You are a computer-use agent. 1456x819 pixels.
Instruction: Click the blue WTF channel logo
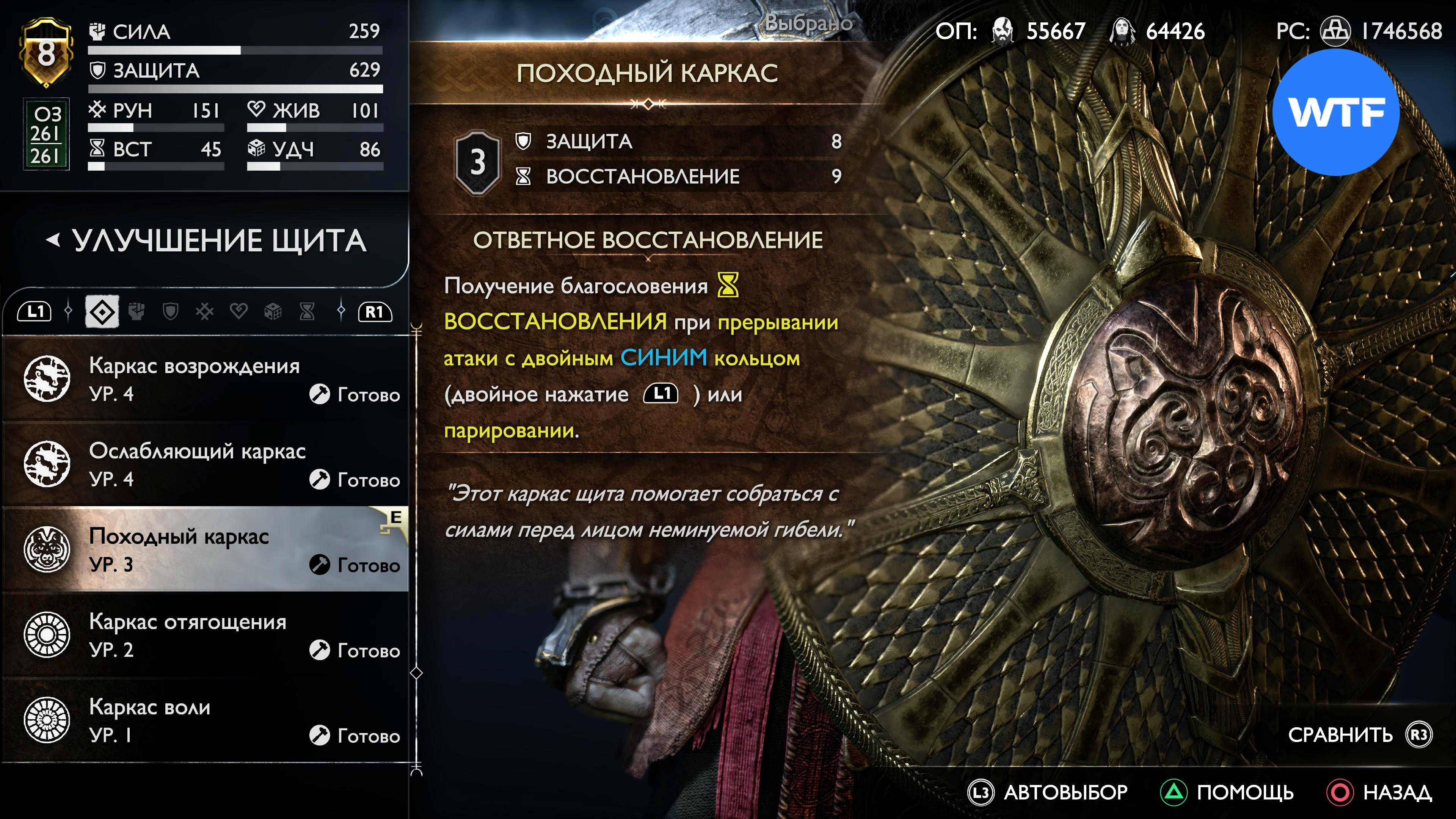(1335, 113)
